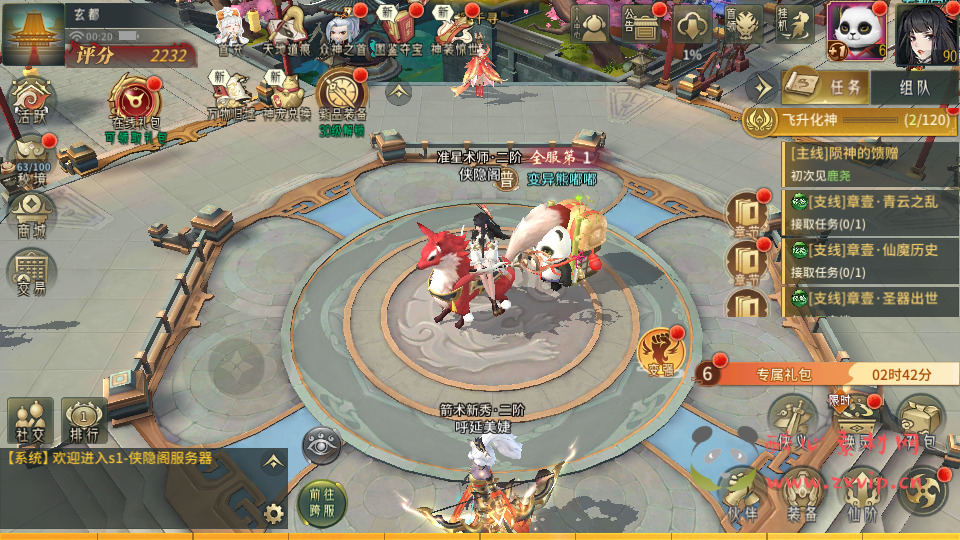Open the 活跃 activity icon
The width and height of the screenshot is (960, 540).
pos(31,100)
